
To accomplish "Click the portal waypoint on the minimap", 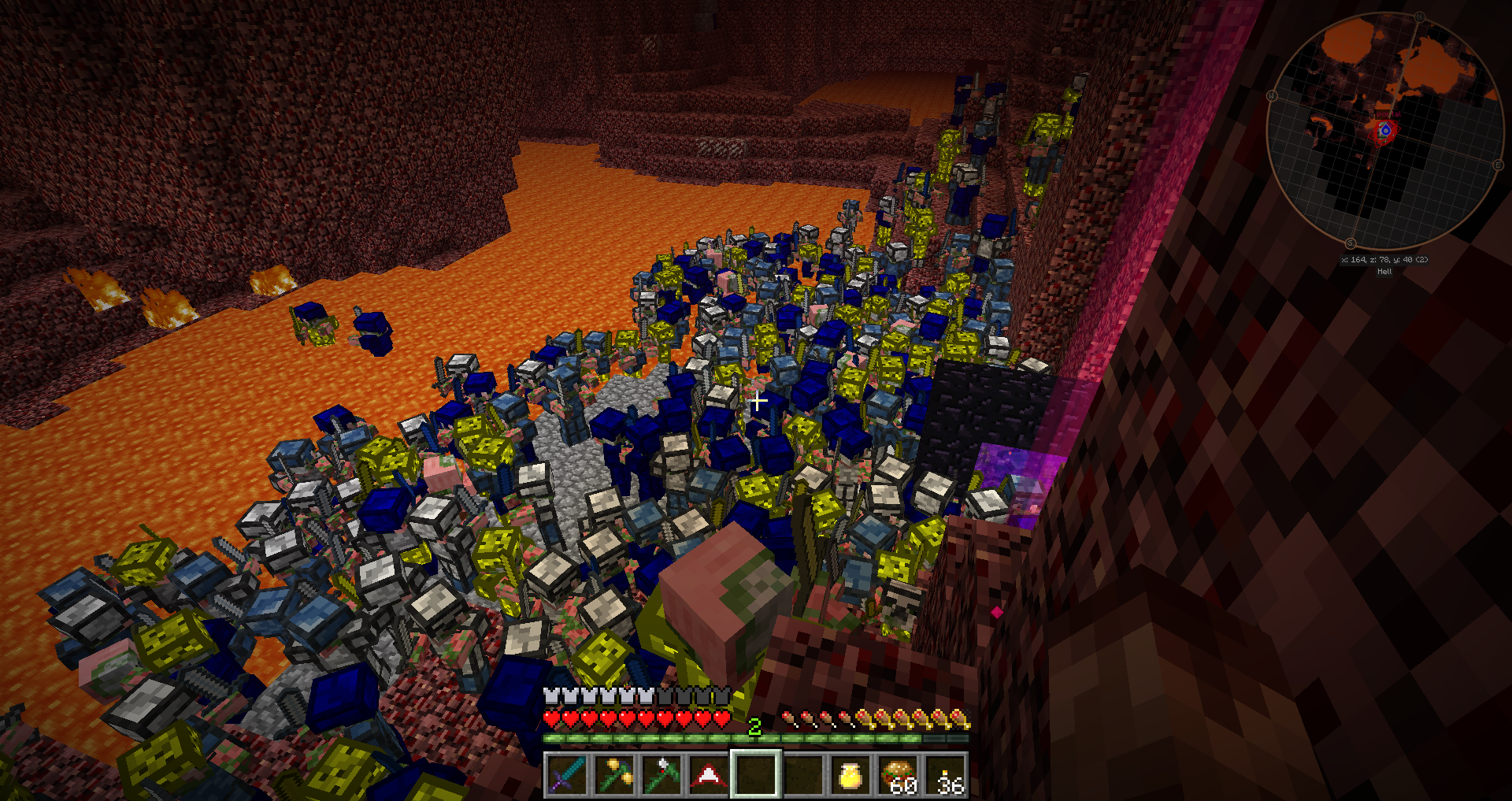I will pyautogui.click(x=1384, y=130).
